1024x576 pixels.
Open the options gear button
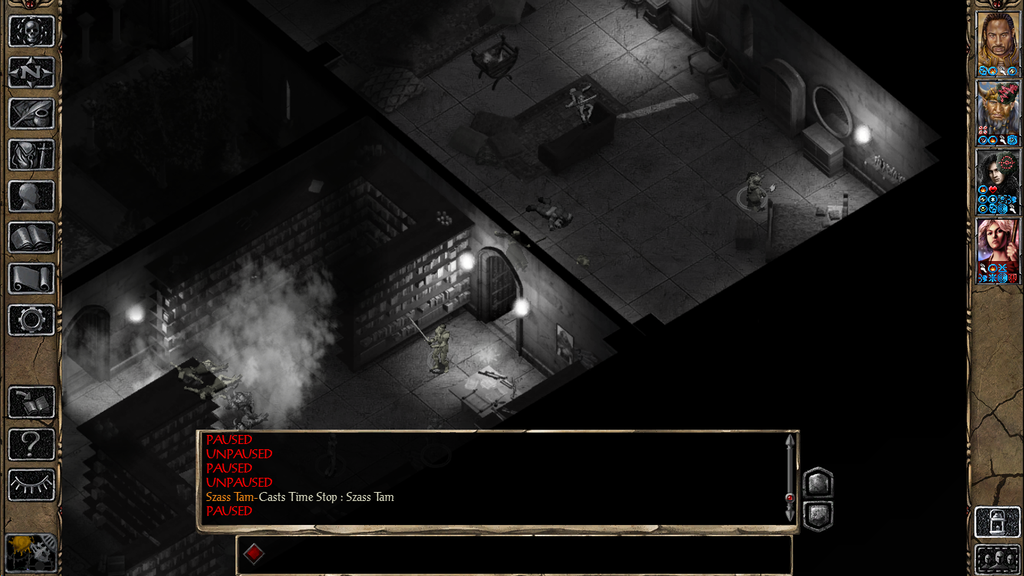31,320
